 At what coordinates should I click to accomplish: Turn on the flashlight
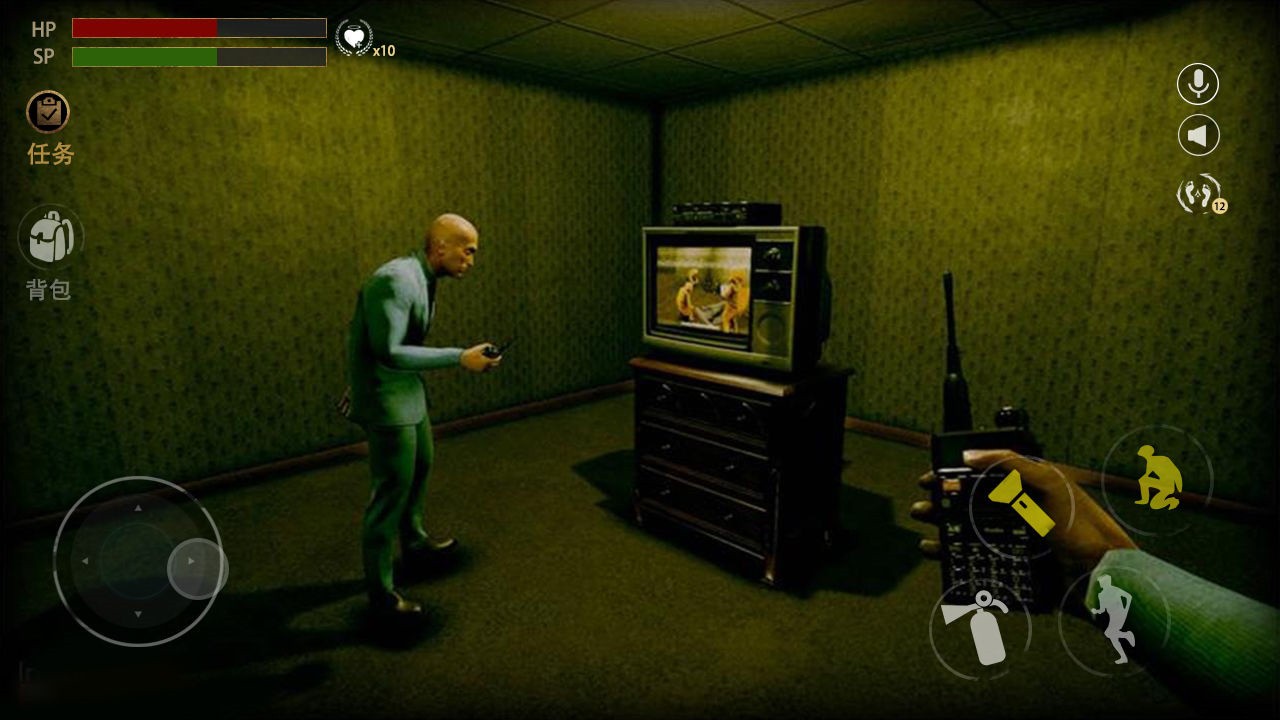coord(1021,504)
